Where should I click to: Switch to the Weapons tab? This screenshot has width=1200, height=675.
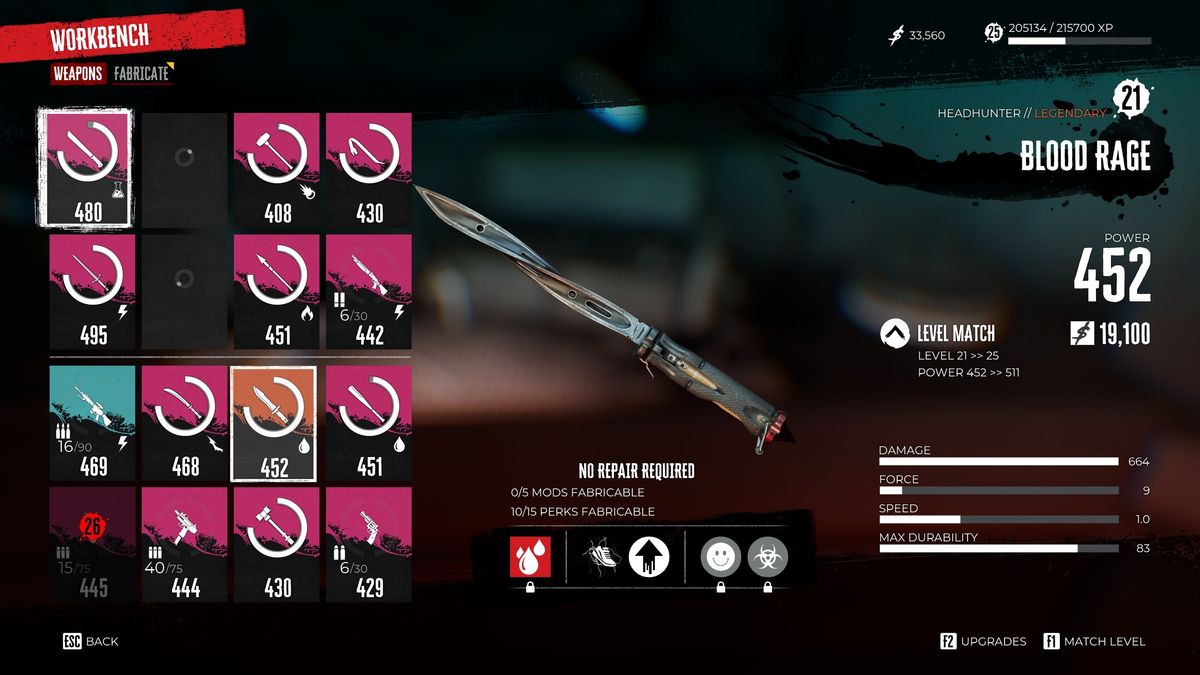78,74
